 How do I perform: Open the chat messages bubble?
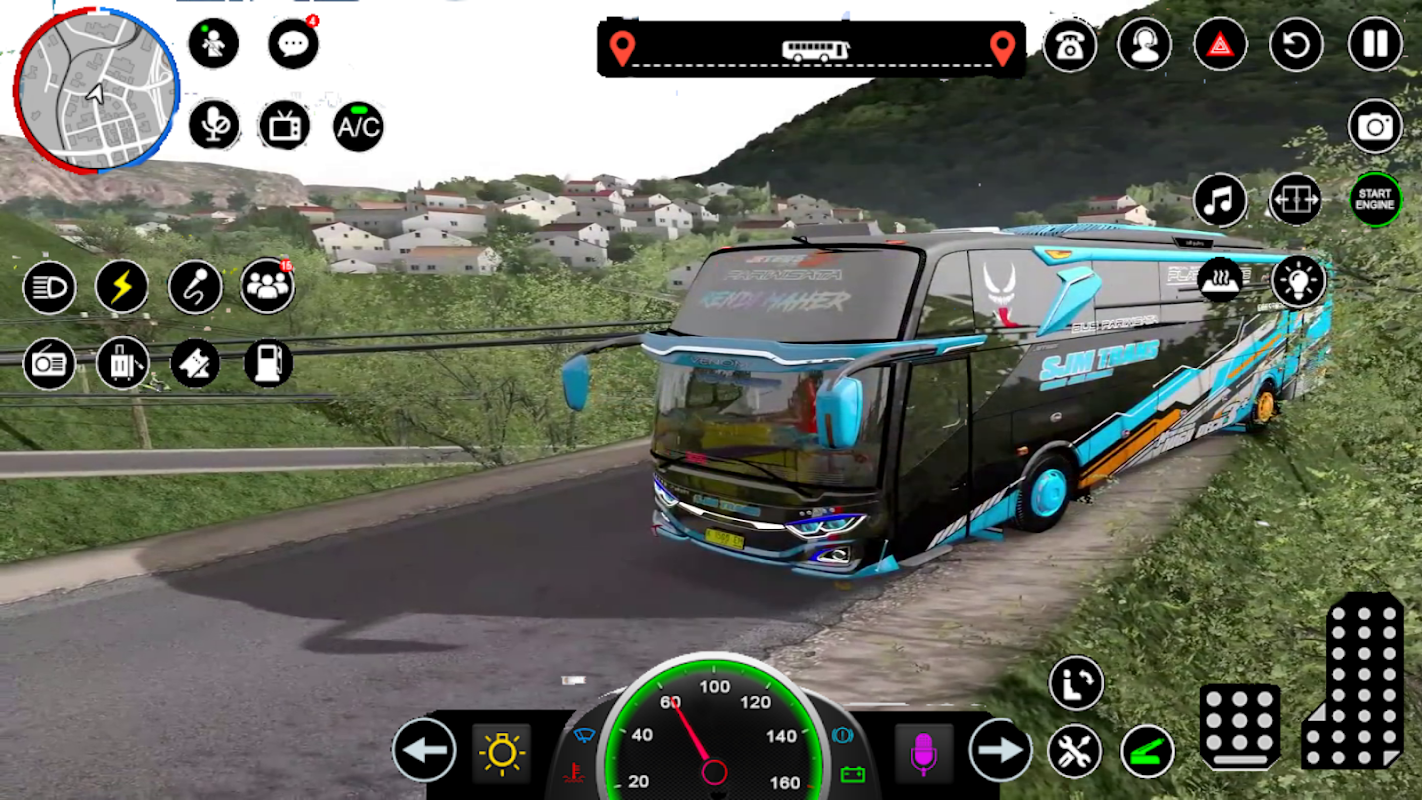pos(293,45)
